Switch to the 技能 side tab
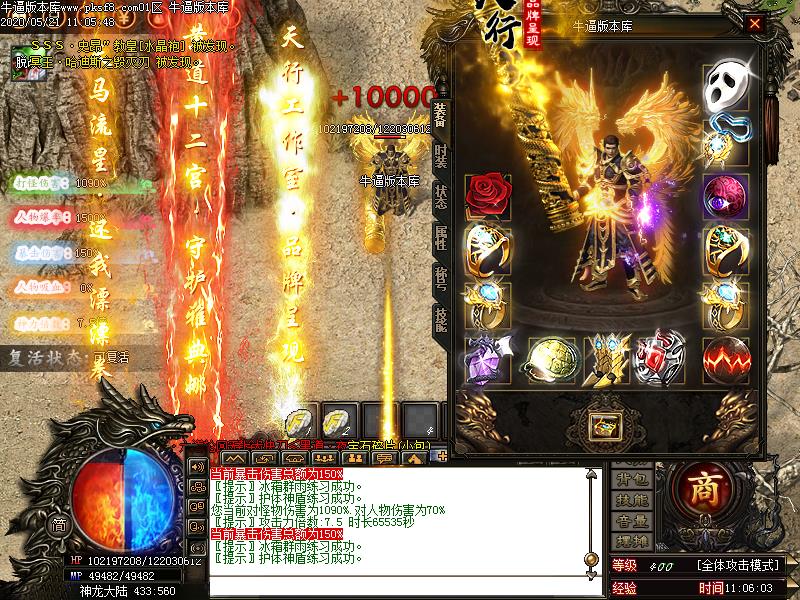Viewport: 800px width, 600px height. (x=441, y=319)
